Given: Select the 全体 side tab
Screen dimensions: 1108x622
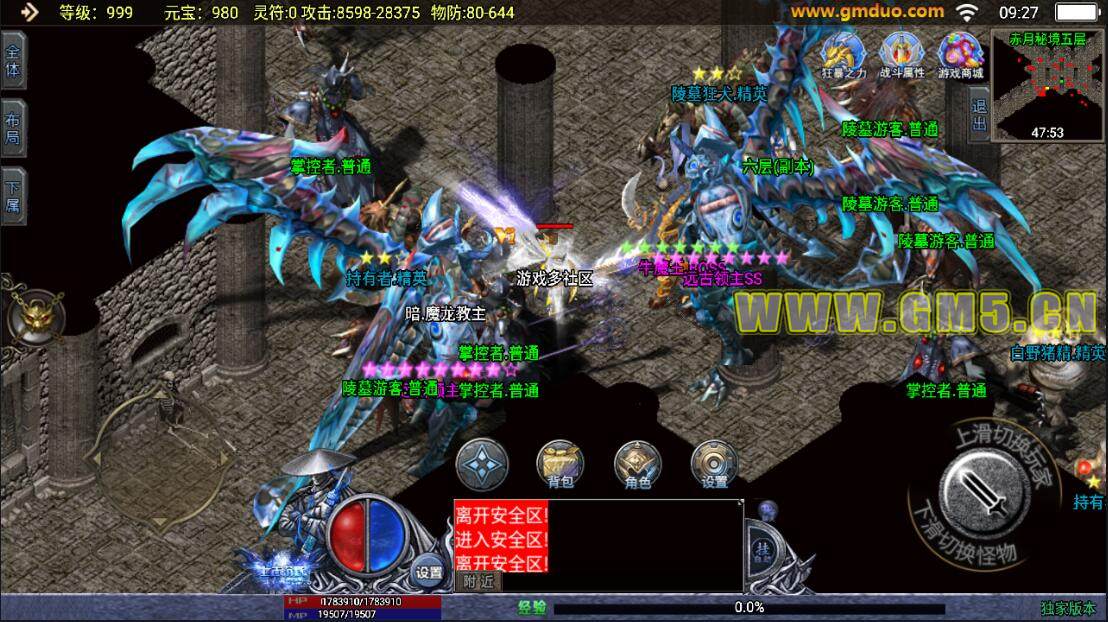Looking at the screenshot, I should pyautogui.click(x=13, y=62).
